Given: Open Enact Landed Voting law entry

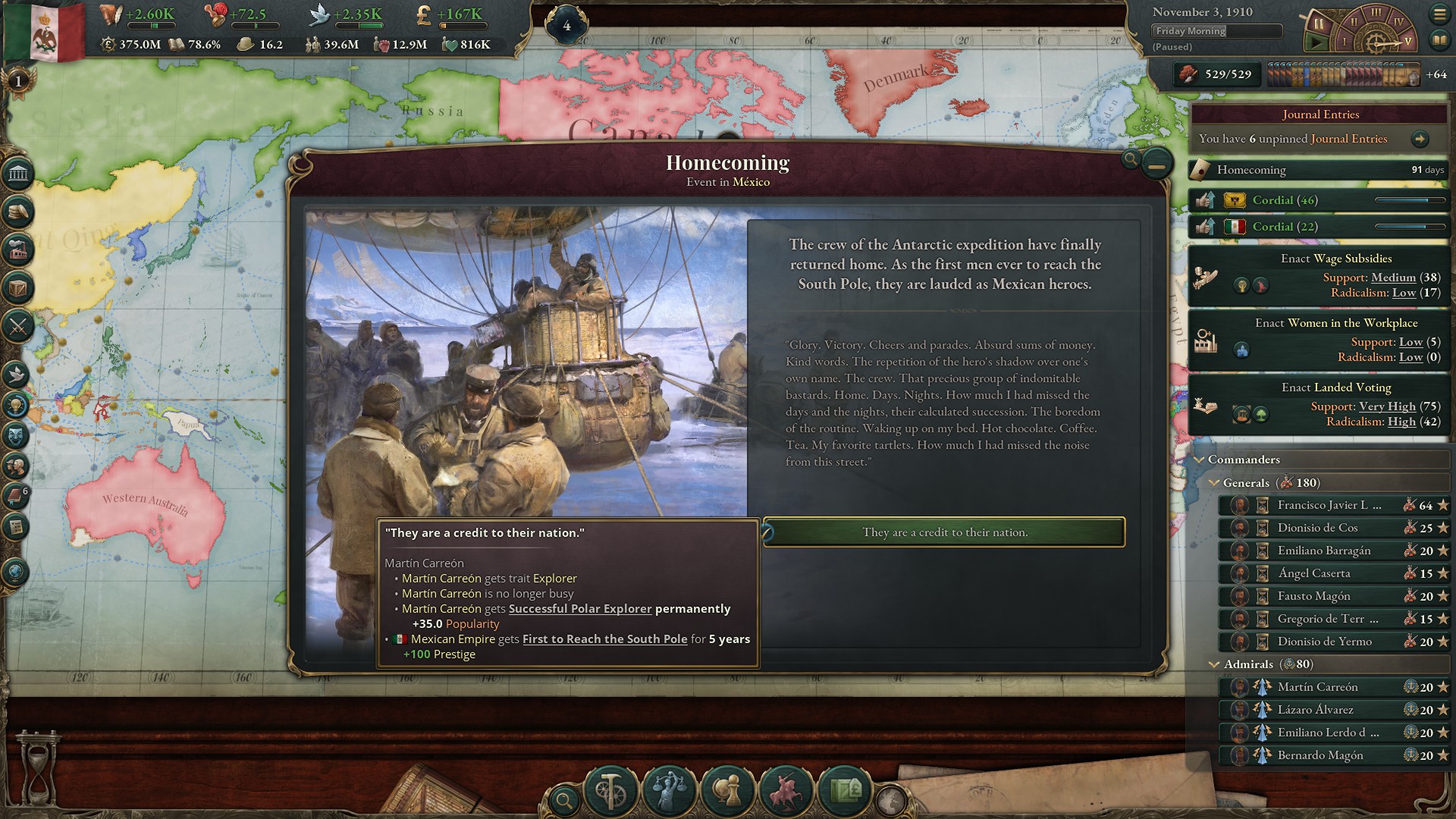Looking at the screenshot, I should point(1319,405).
